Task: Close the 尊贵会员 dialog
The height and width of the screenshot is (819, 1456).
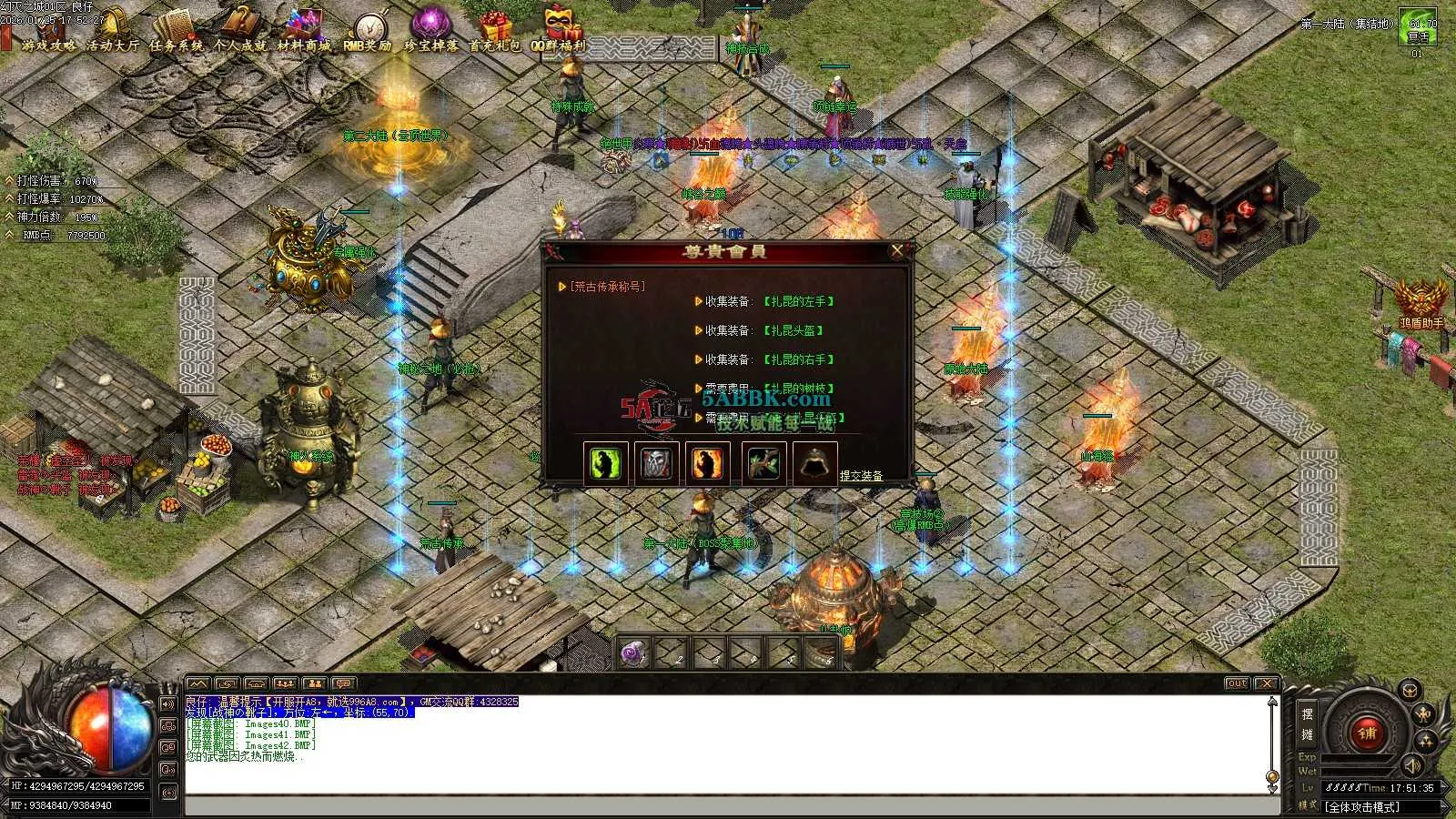Action: click(897, 251)
